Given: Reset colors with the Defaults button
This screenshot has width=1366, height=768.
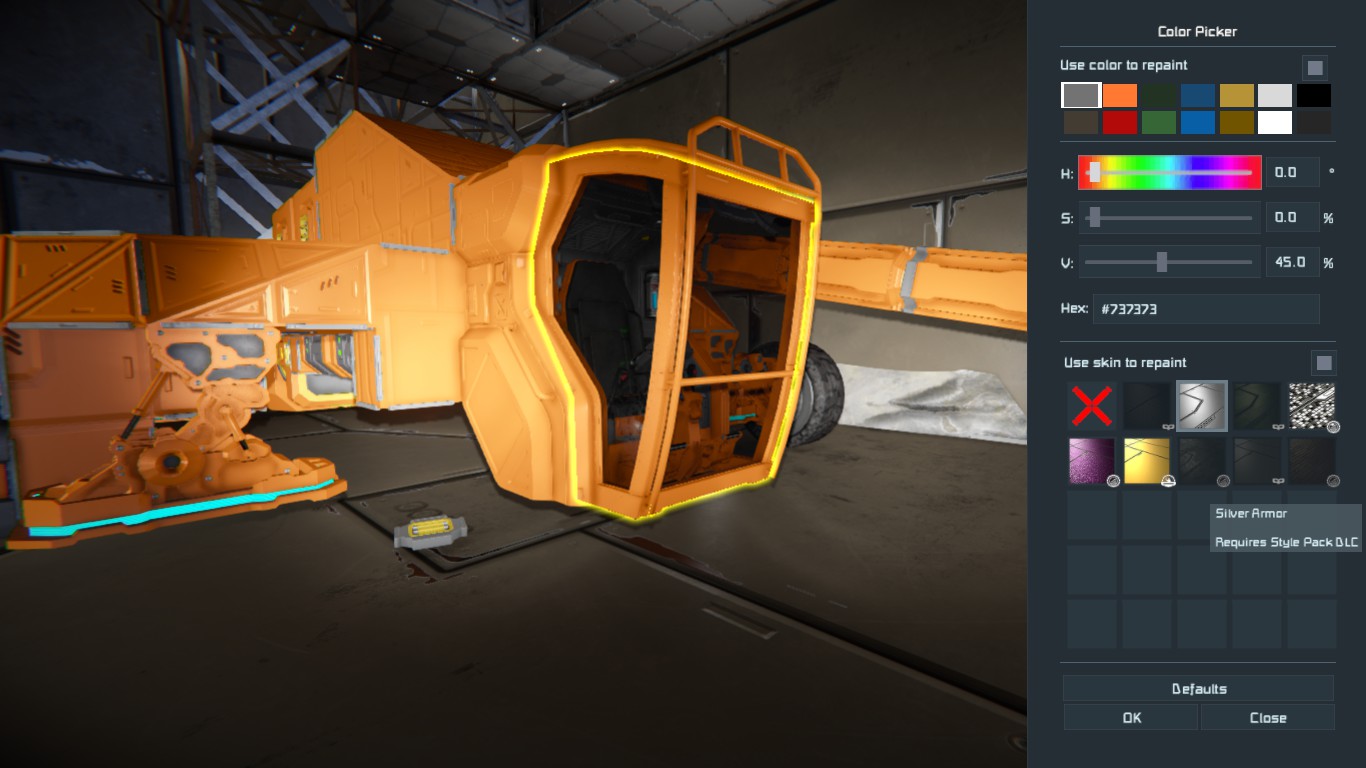Looking at the screenshot, I should 1198,689.
